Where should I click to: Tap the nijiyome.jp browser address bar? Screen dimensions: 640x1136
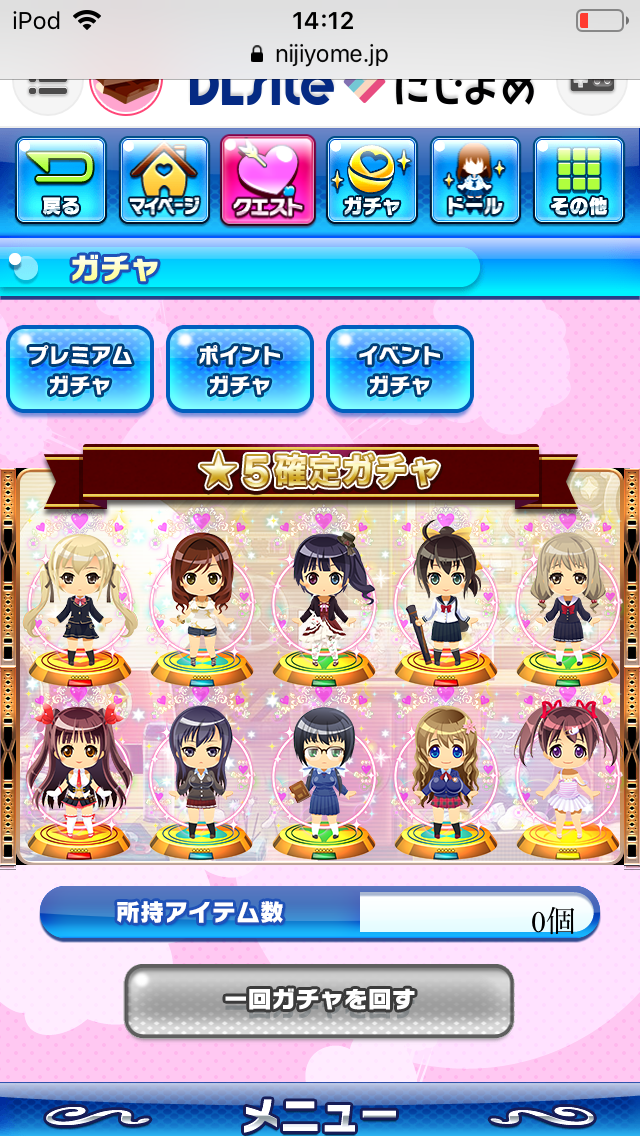pyautogui.click(x=320, y=54)
